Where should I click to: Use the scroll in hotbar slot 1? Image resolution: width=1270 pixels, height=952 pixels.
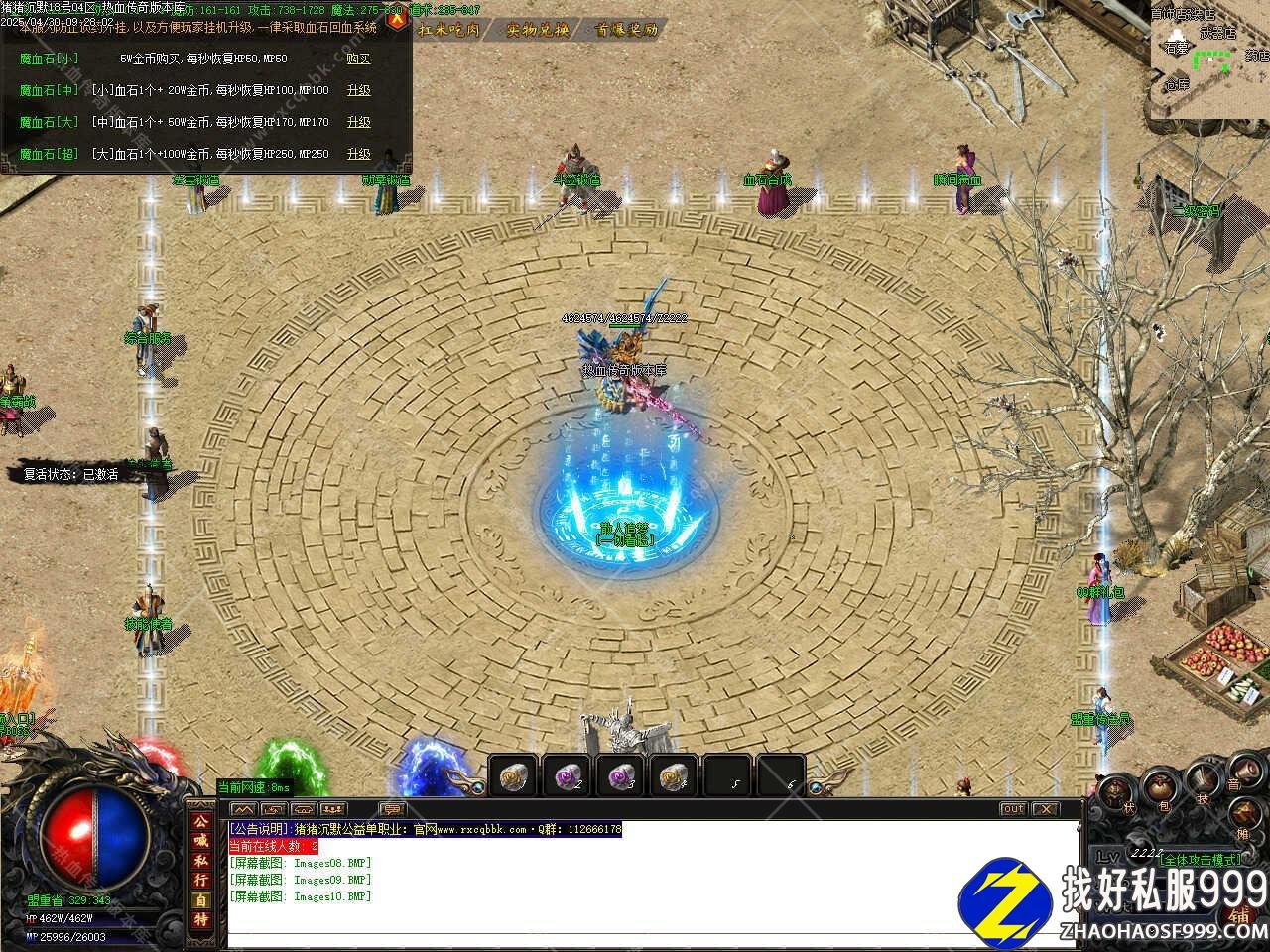[x=513, y=775]
